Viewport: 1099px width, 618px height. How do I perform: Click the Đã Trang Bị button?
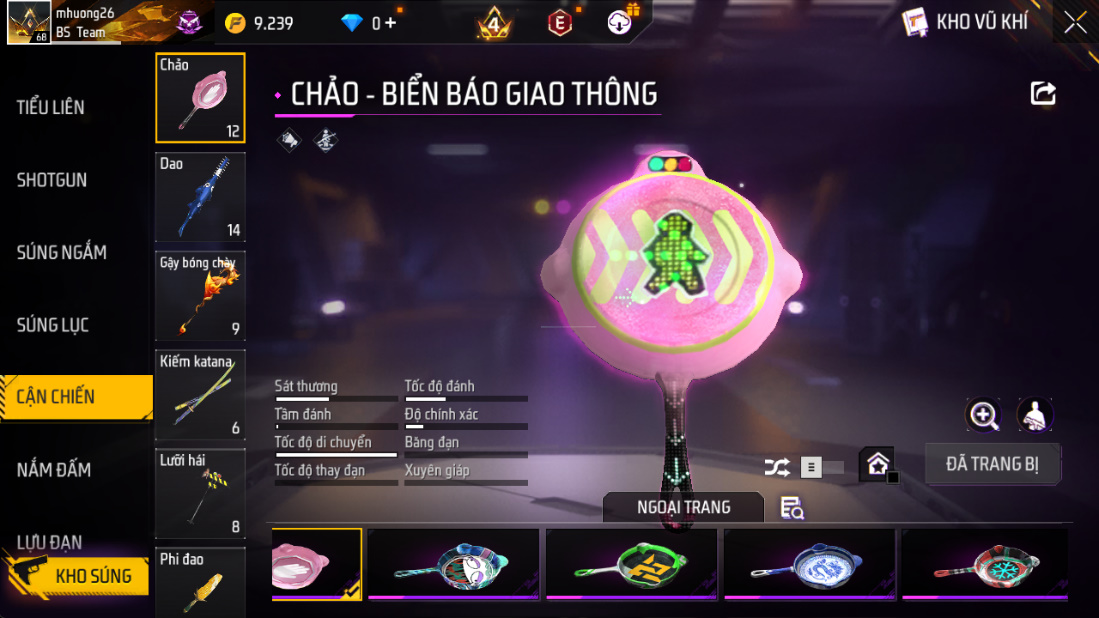(992, 464)
